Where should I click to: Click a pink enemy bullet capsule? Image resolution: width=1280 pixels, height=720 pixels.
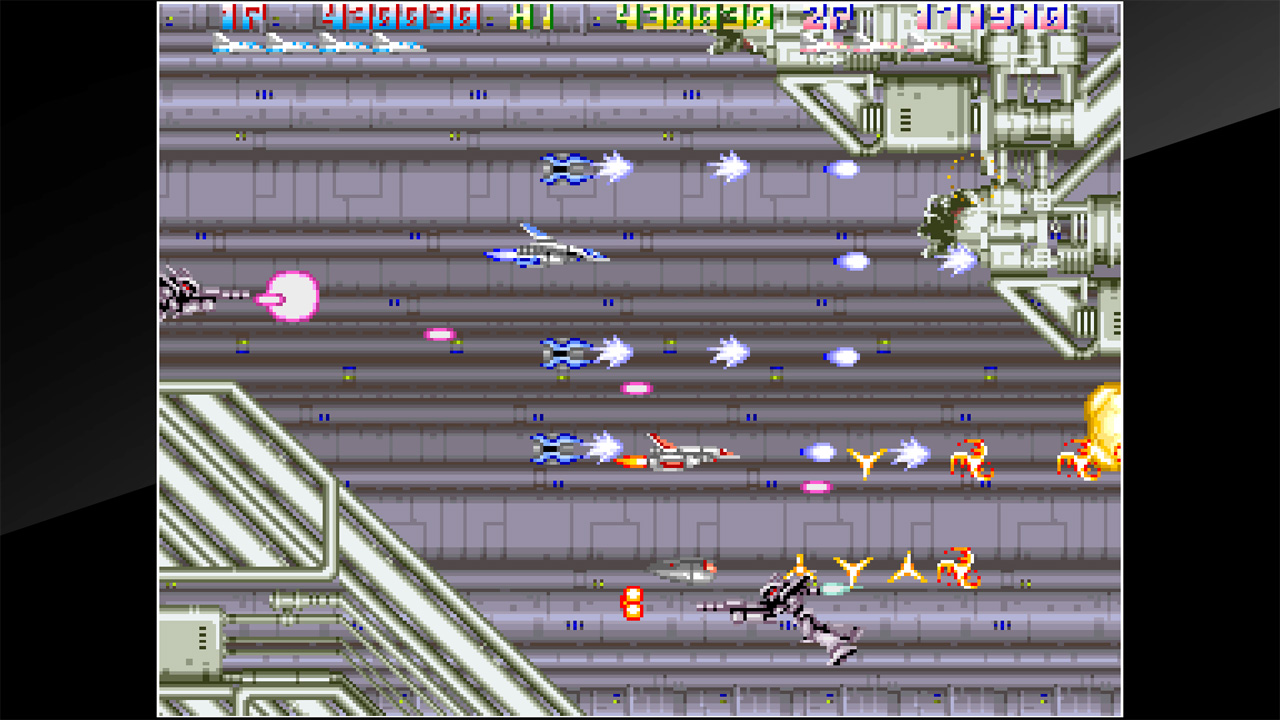pos(440,335)
